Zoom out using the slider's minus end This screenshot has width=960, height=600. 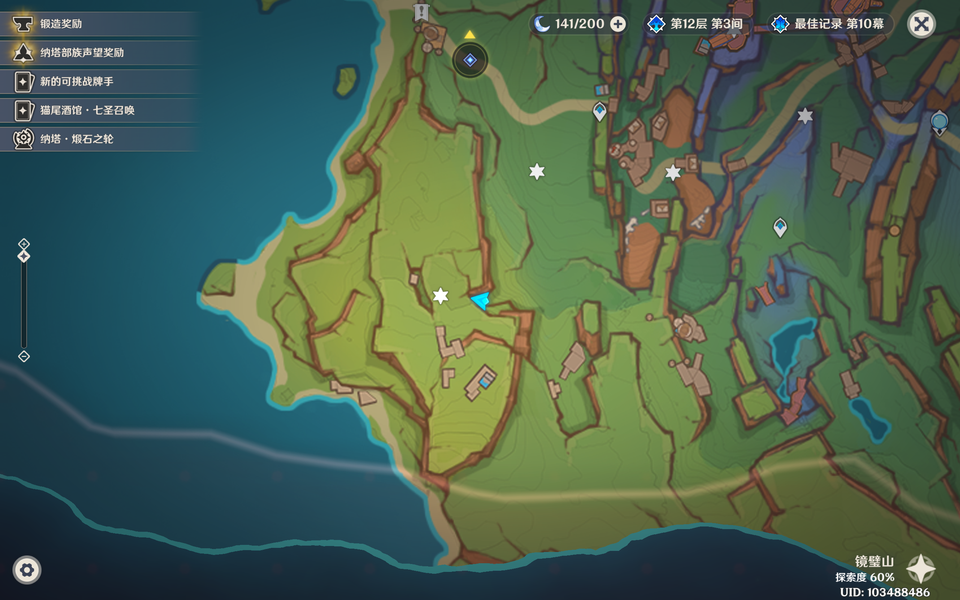[24, 356]
